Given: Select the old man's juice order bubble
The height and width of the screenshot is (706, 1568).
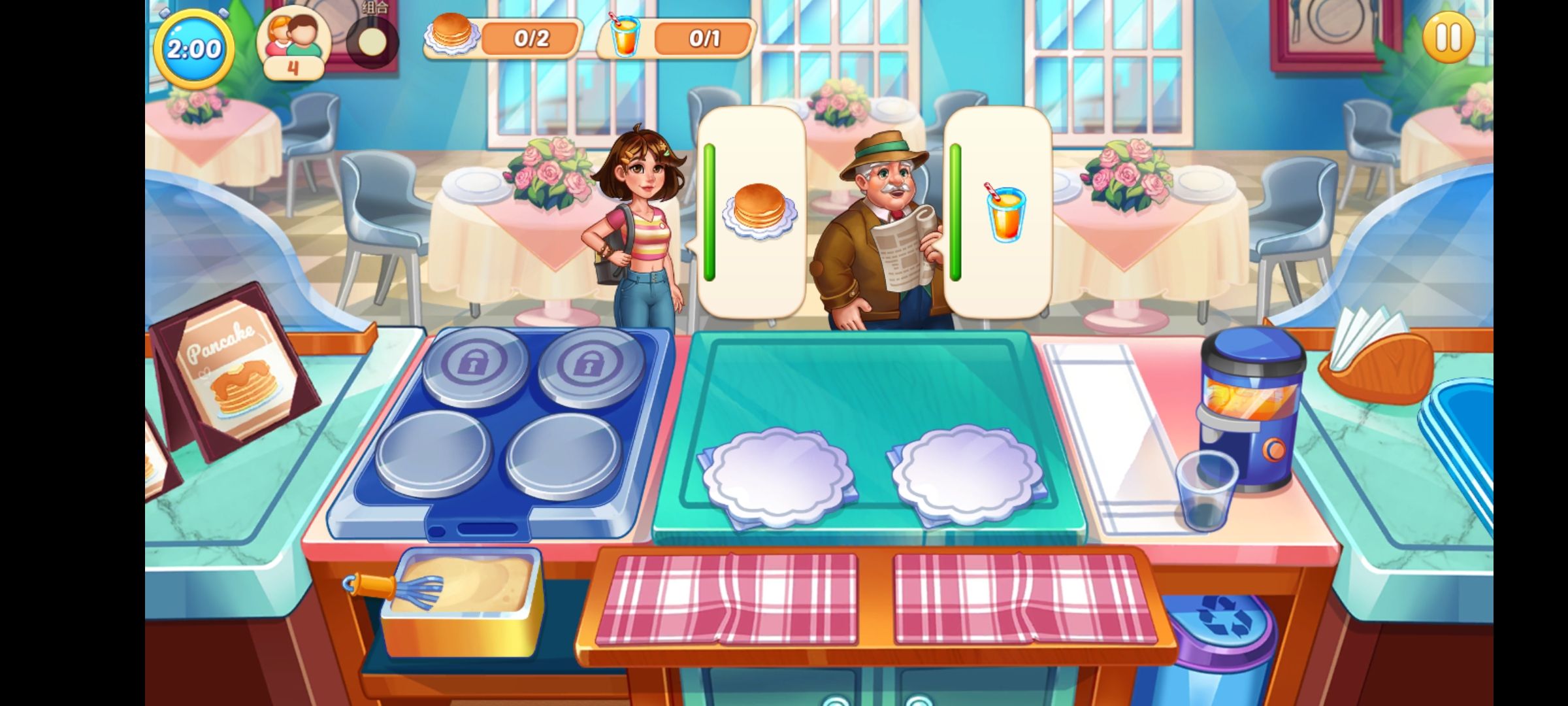Looking at the screenshot, I should click(x=998, y=212).
